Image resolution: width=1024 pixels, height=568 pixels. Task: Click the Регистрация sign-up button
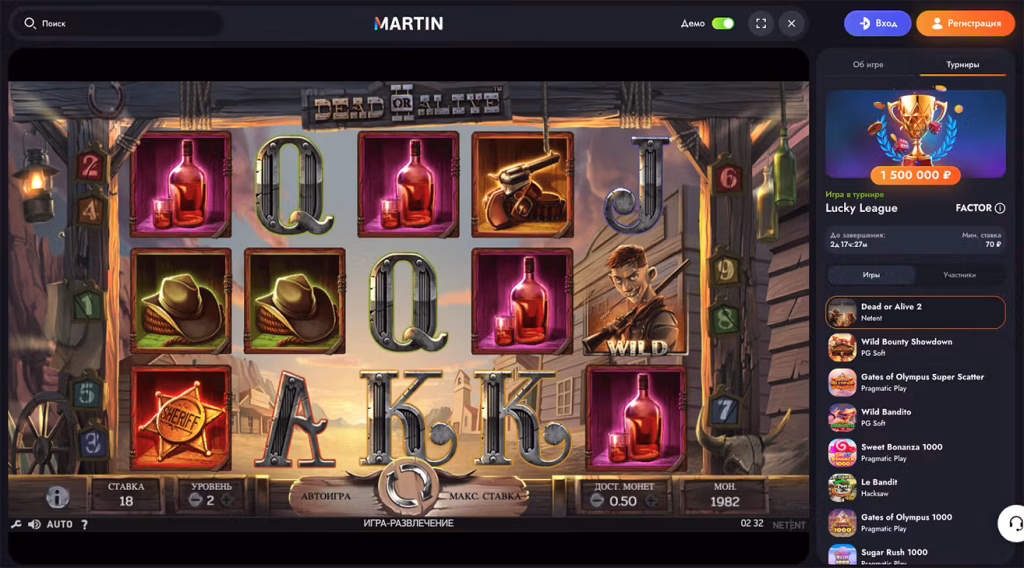click(965, 23)
